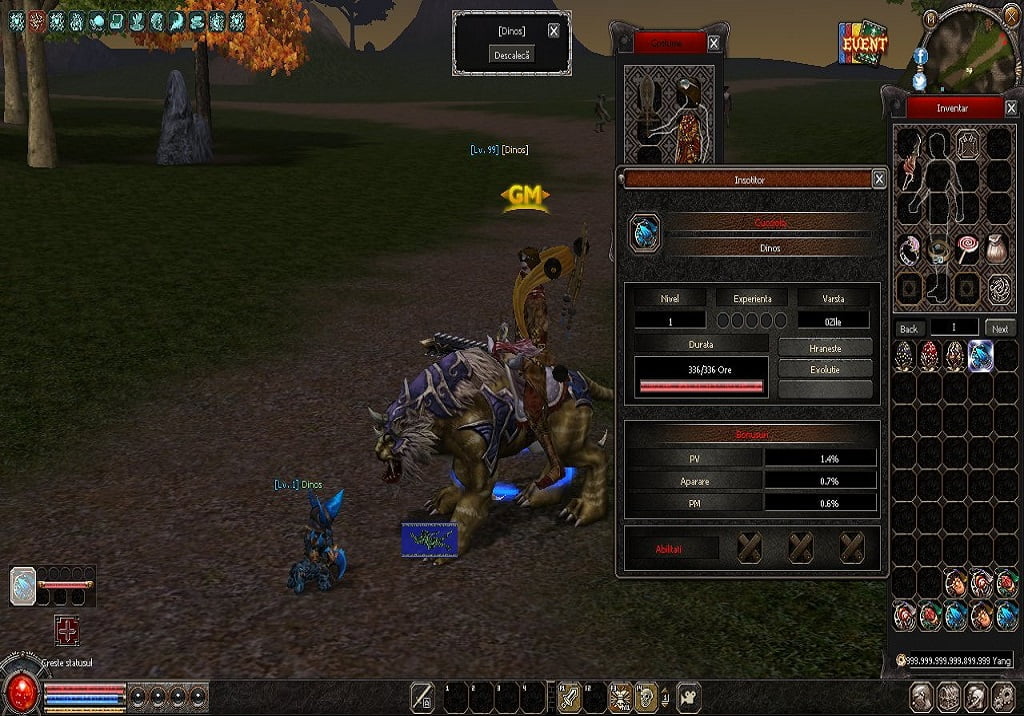Open the EVENT icon
The height and width of the screenshot is (716, 1024).
pos(864,43)
